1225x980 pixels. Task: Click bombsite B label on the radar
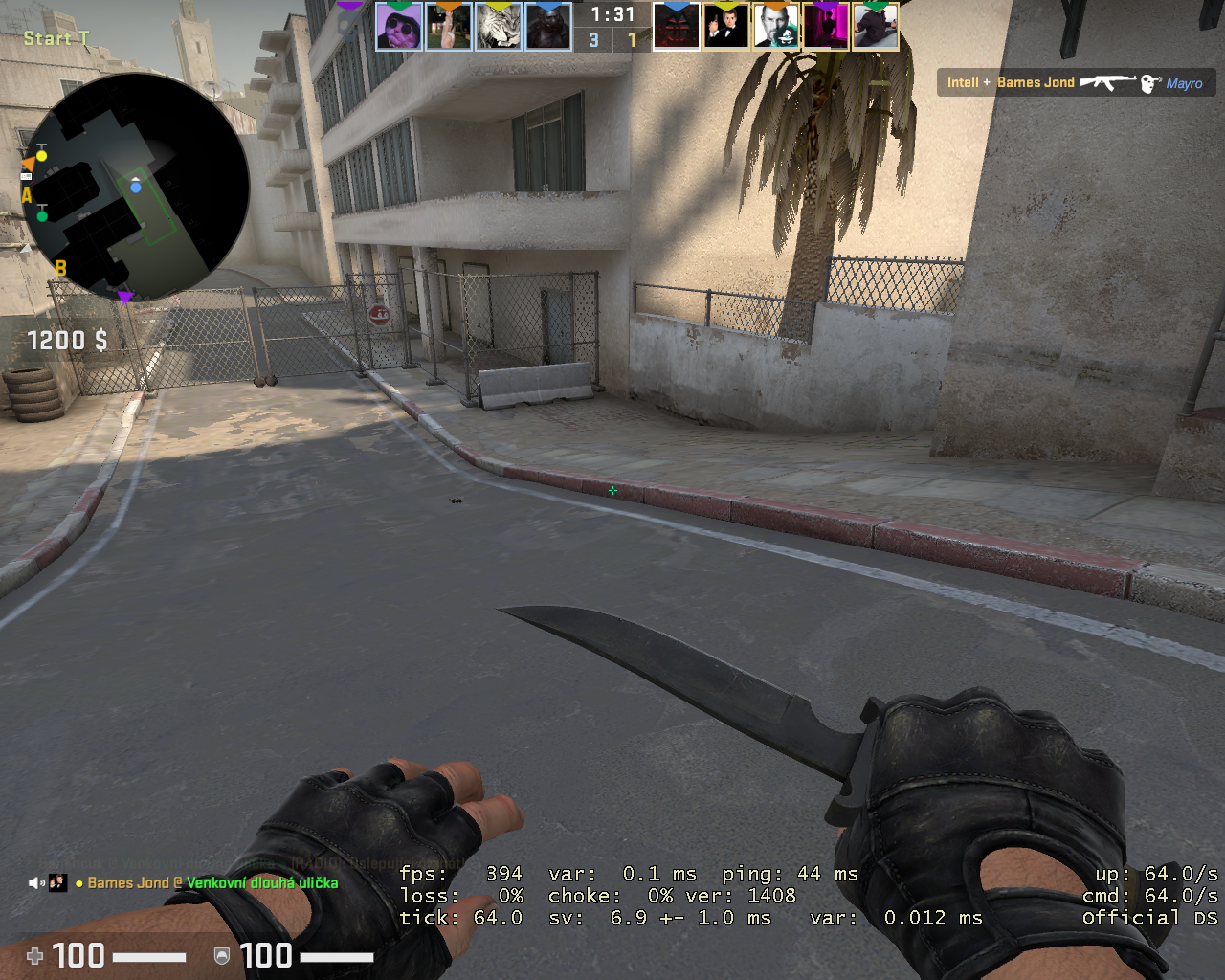60,267
